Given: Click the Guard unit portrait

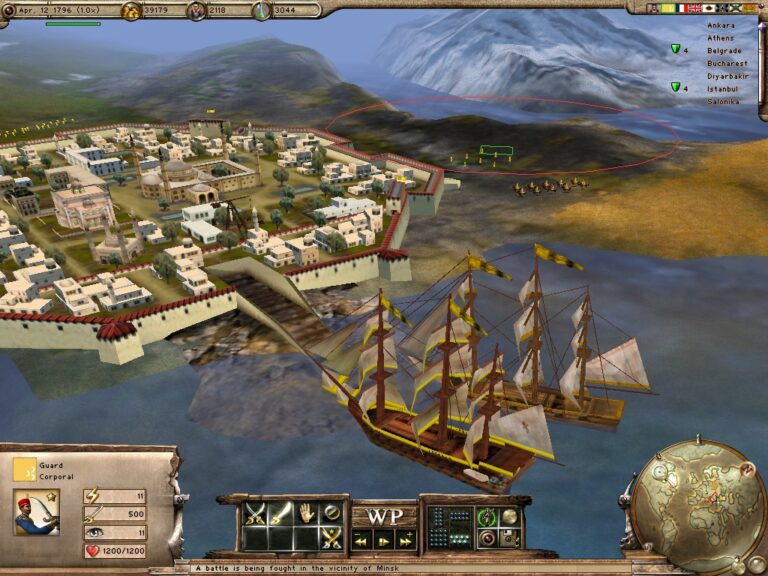Looking at the screenshot, I should 36,512.
